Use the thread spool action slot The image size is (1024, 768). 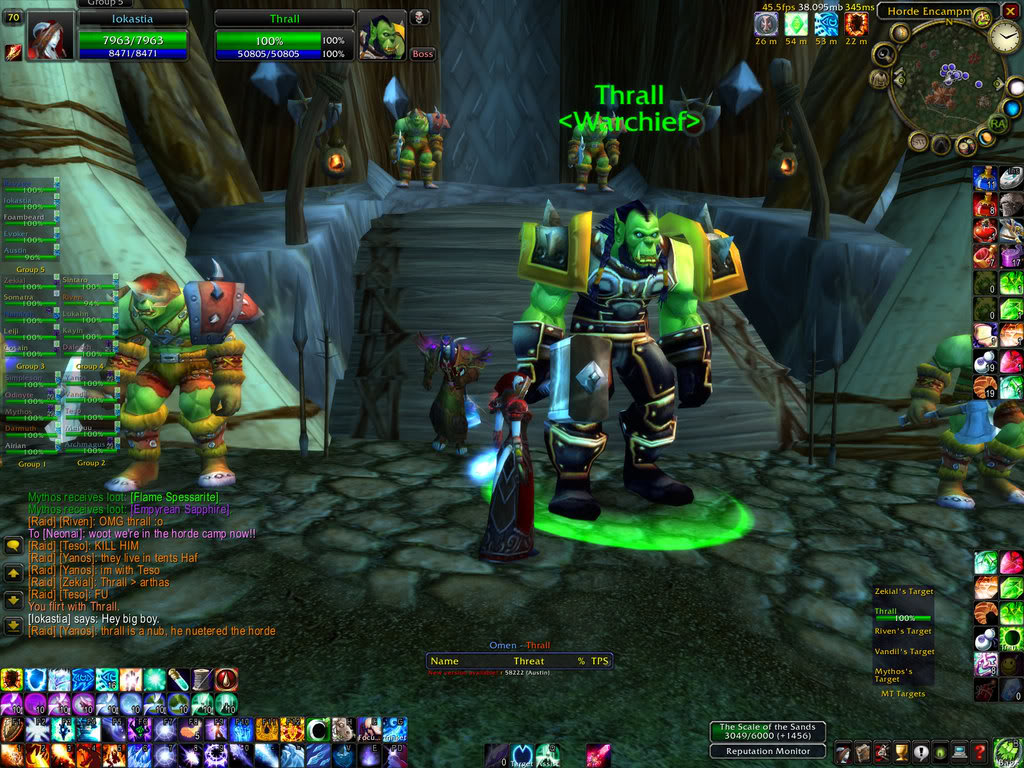click(x=204, y=680)
